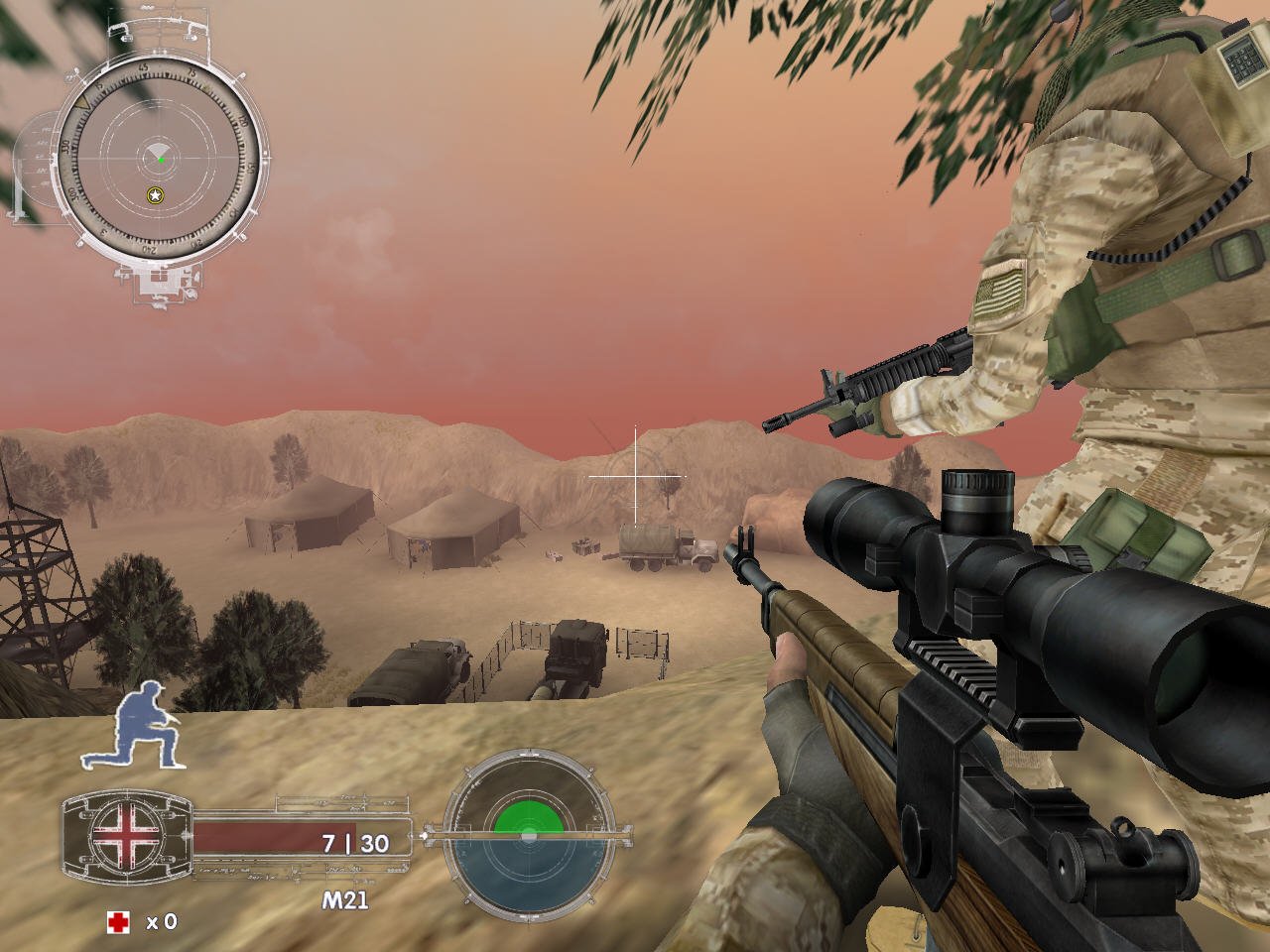The width and height of the screenshot is (1270, 952).
Task: Click the military truck near the tents
Action: (665, 548)
